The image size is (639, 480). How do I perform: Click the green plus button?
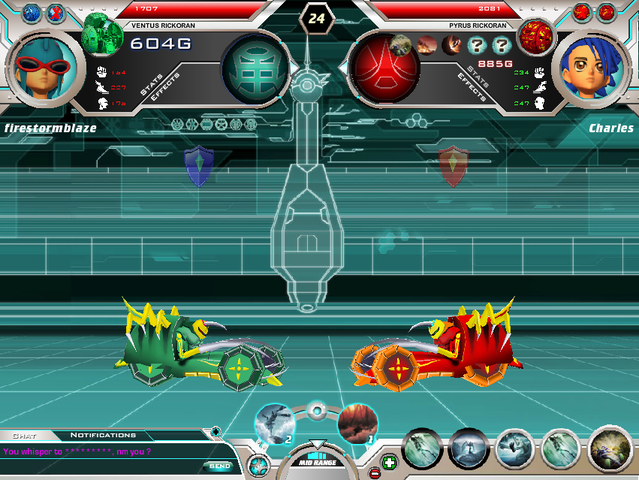click(x=389, y=462)
